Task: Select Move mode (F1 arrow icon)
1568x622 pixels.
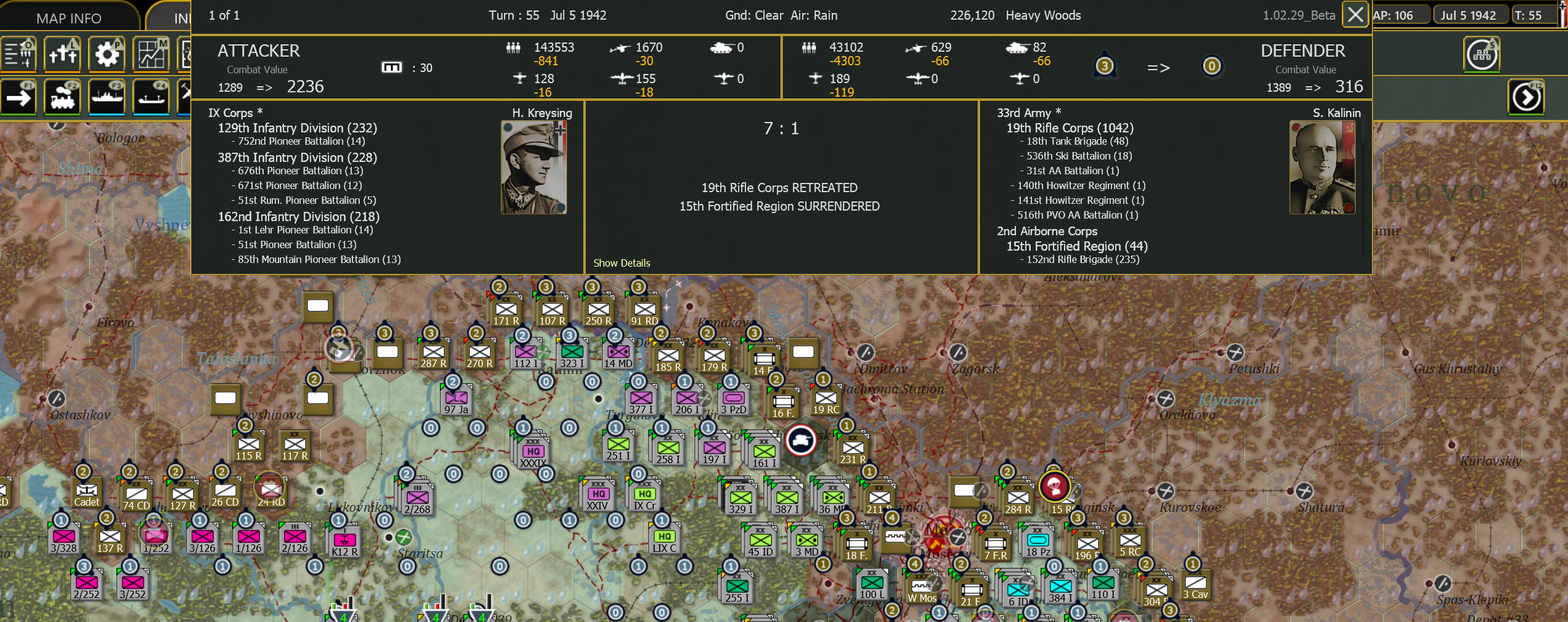Action: pyautogui.click(x=18, y=97)
